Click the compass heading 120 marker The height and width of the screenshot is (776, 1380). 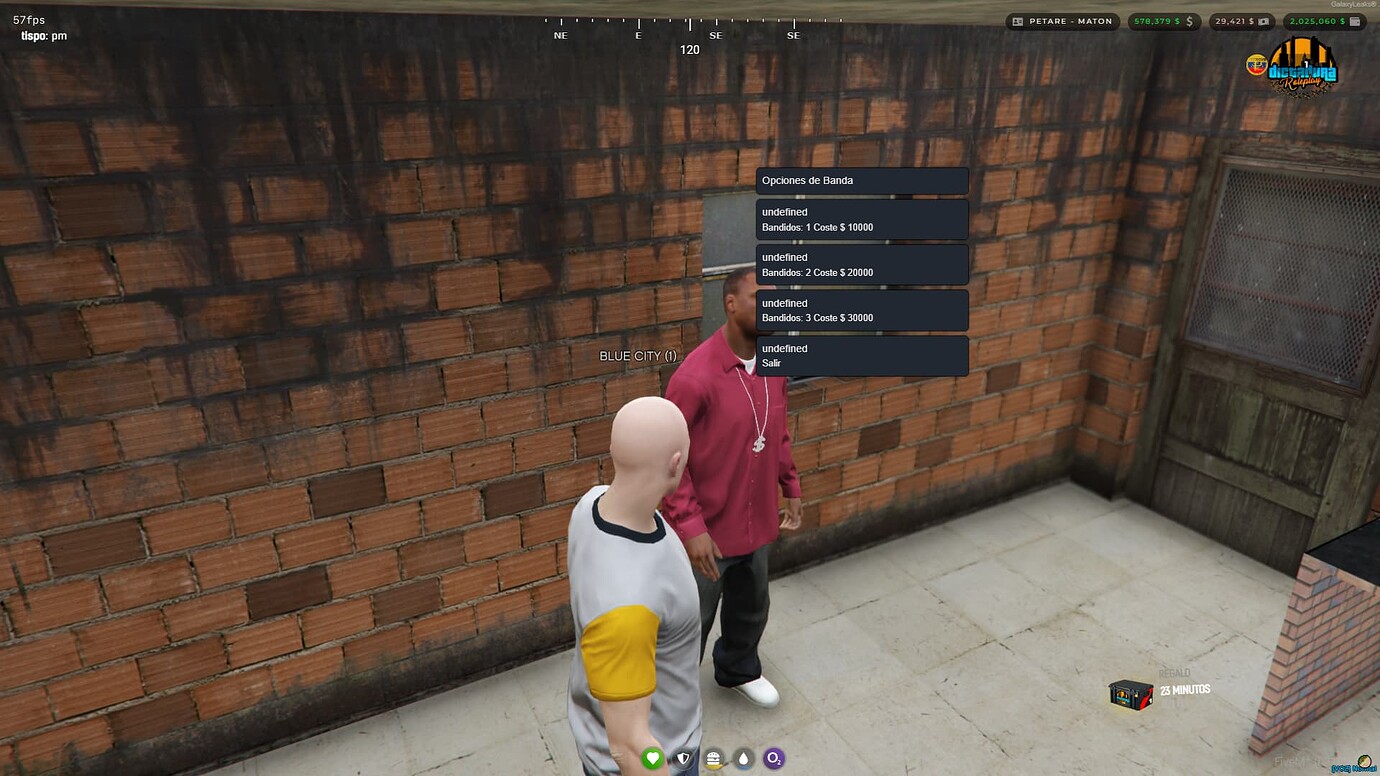[x=689, y=49]
